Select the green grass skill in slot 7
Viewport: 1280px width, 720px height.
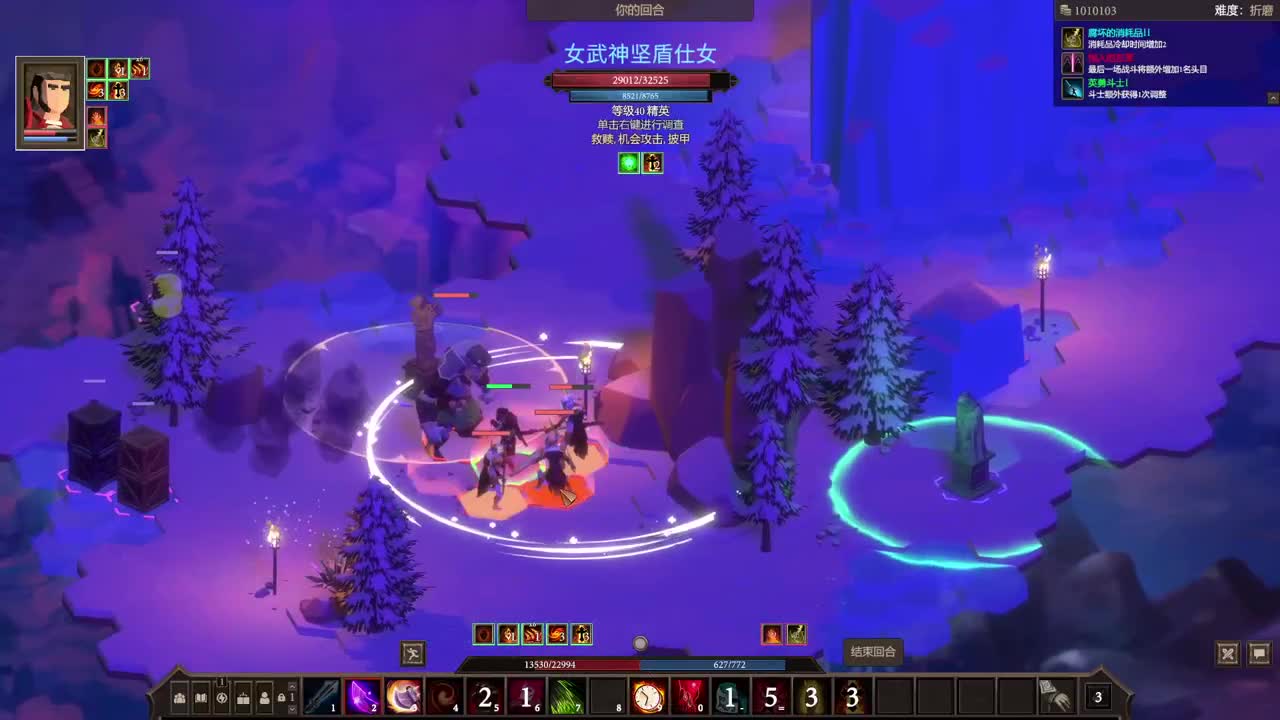pos(568,697)
